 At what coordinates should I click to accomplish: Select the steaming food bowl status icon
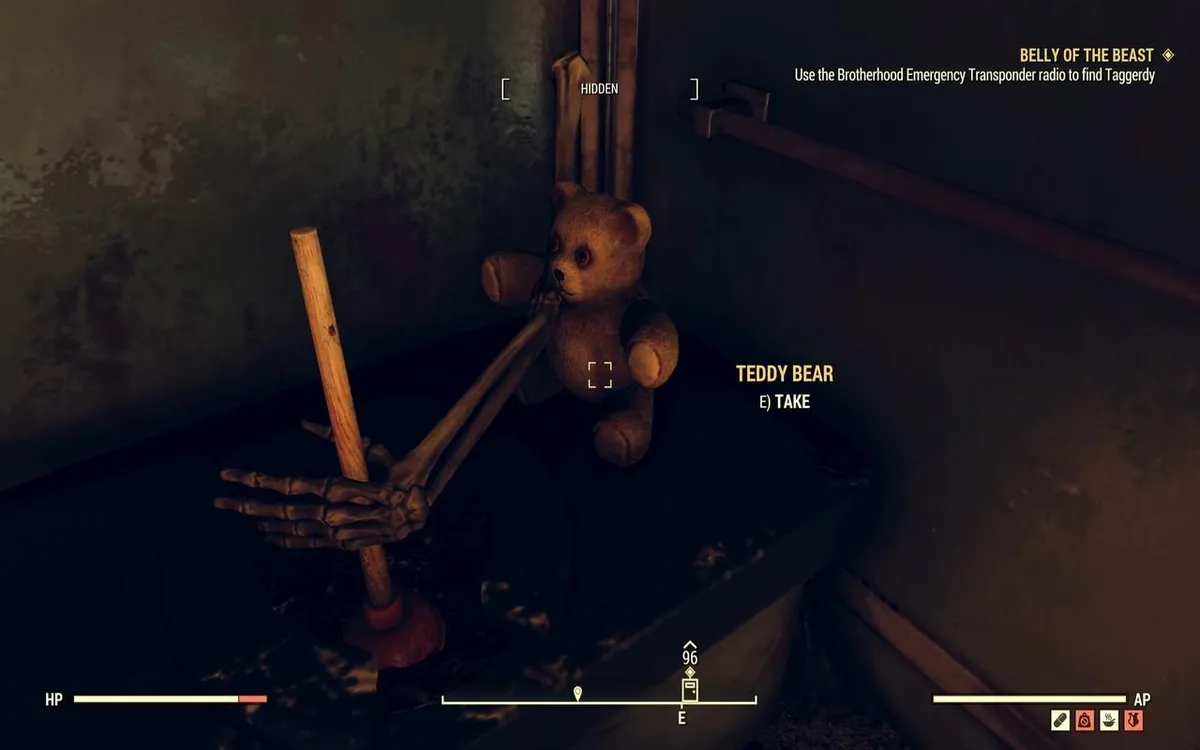[1109, 720]
